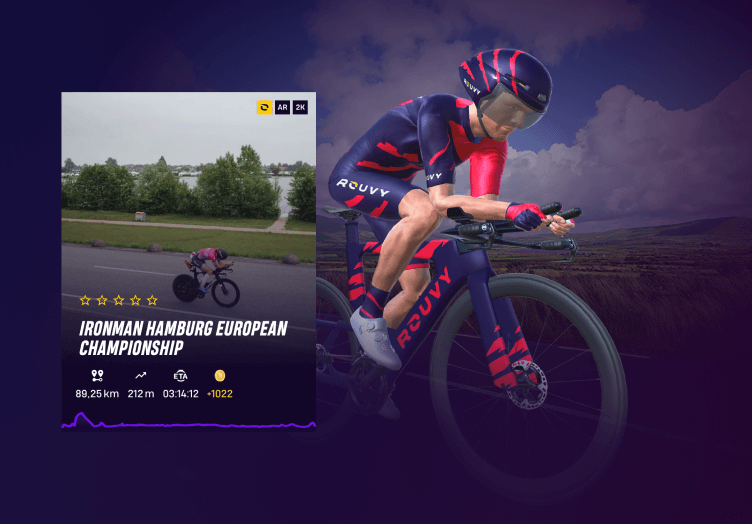Click the 2K badge on the route card

tap(300, 107)
